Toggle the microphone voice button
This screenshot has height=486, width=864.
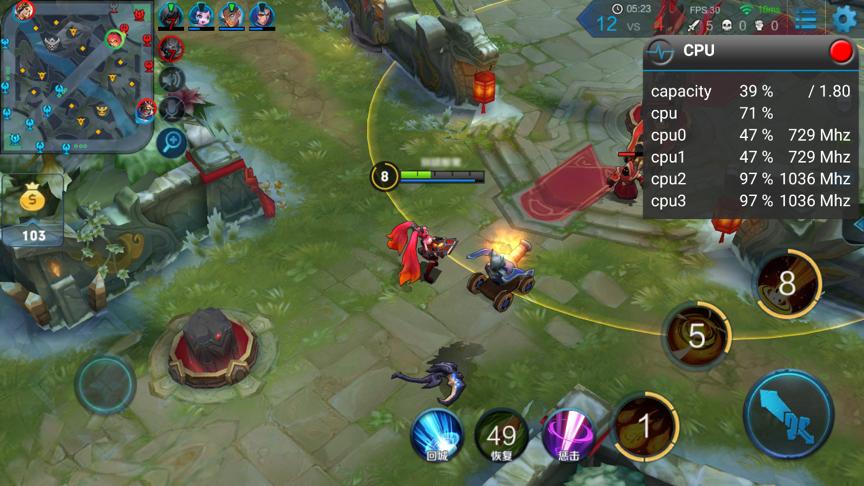(172, 108)
